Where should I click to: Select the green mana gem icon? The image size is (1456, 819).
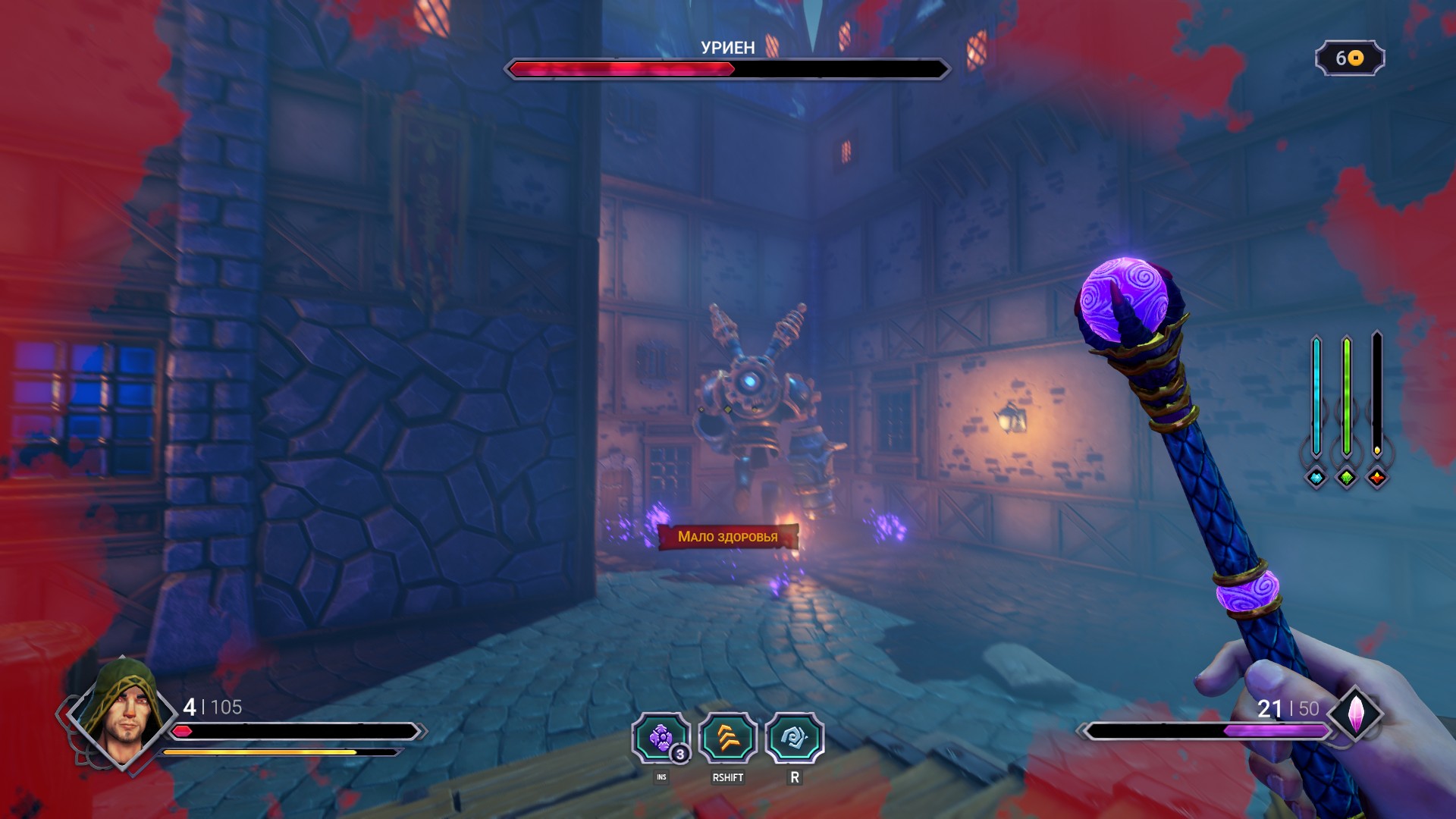1347,478
